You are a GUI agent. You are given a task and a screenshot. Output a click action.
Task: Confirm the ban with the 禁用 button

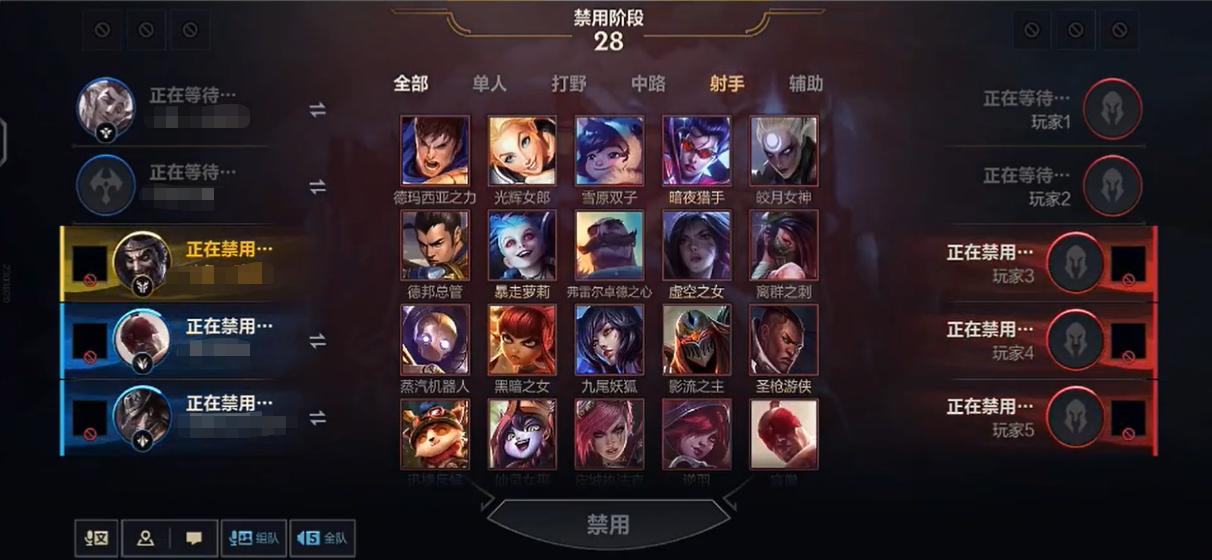pyautogui.click(x=607, y=525)
